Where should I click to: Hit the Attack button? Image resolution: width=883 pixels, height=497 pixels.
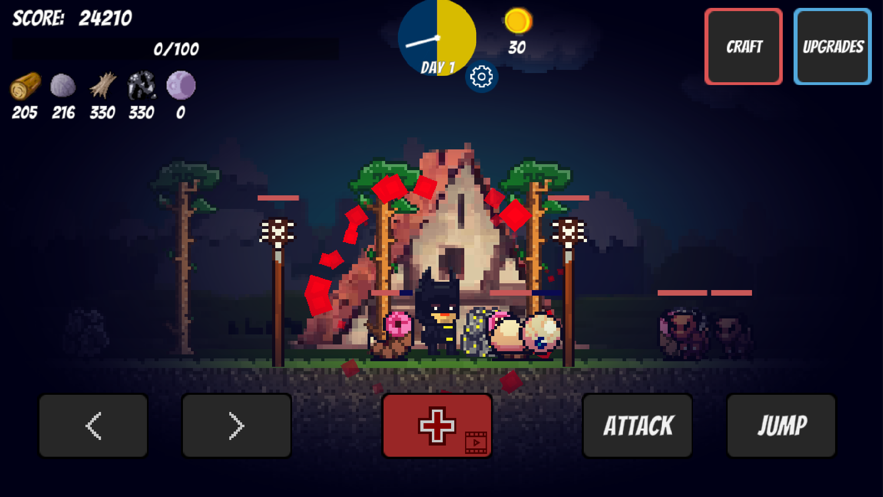[637, 426]
